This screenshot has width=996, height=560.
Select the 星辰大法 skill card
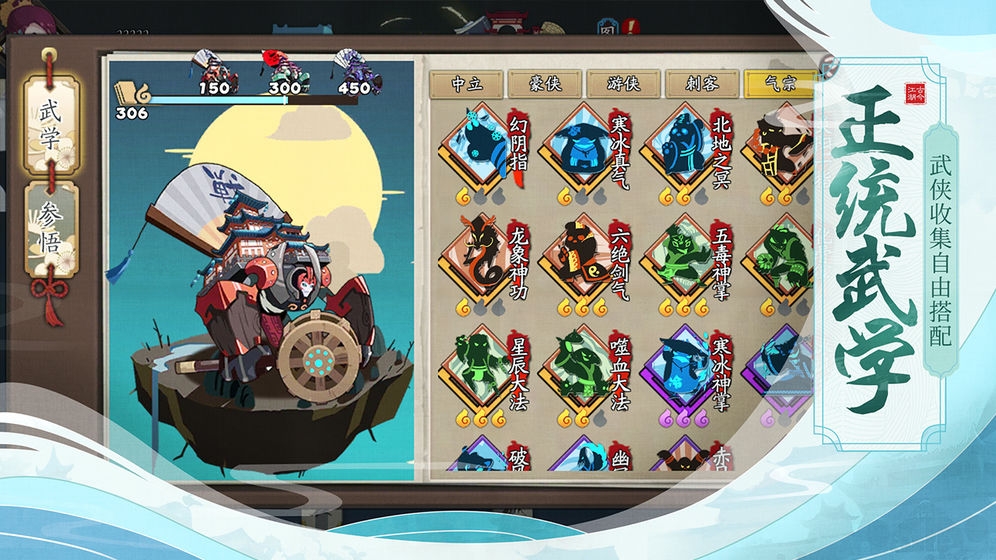[x=478, y=370]
